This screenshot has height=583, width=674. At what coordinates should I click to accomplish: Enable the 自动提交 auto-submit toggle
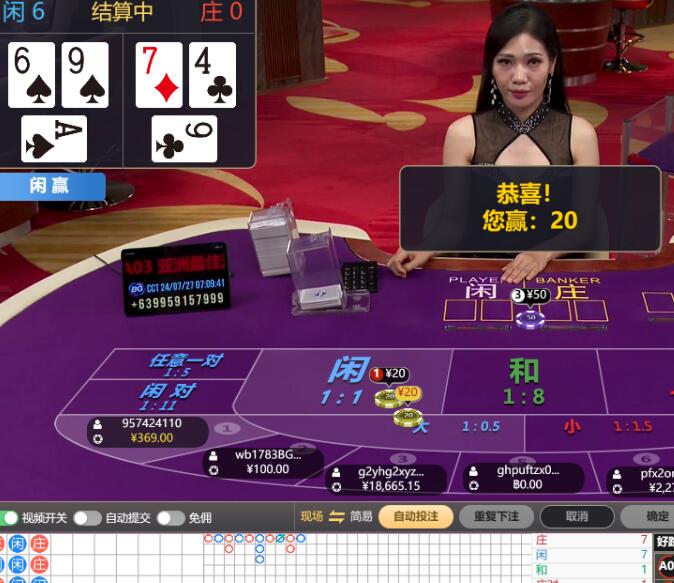86,518
